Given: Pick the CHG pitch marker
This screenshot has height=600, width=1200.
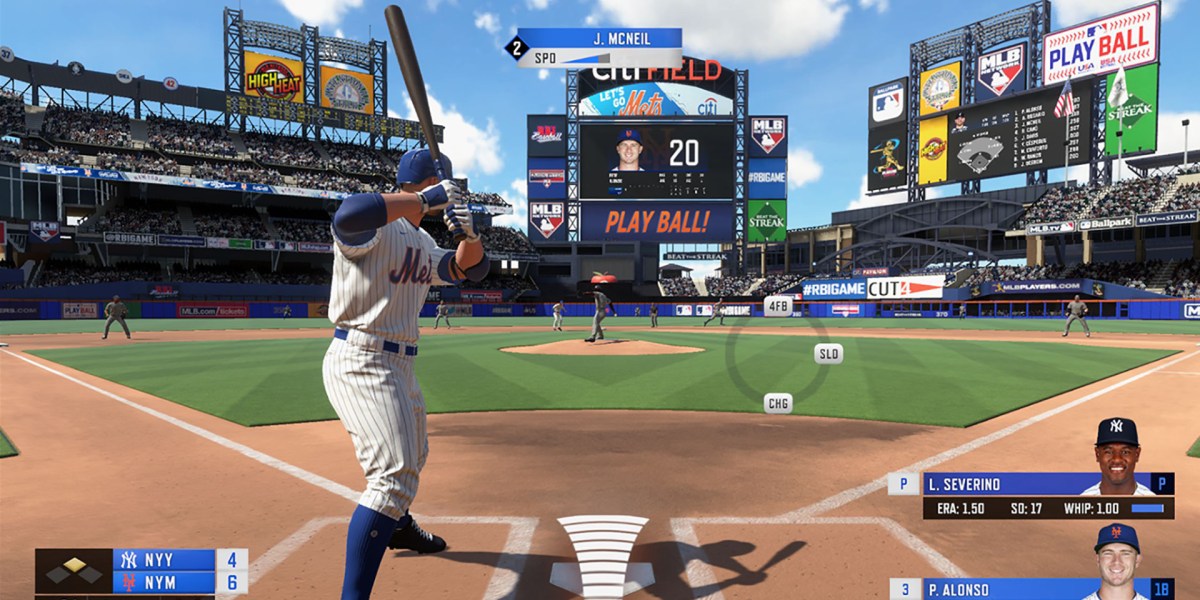Looking at the screenshot, I should point(778,403).
